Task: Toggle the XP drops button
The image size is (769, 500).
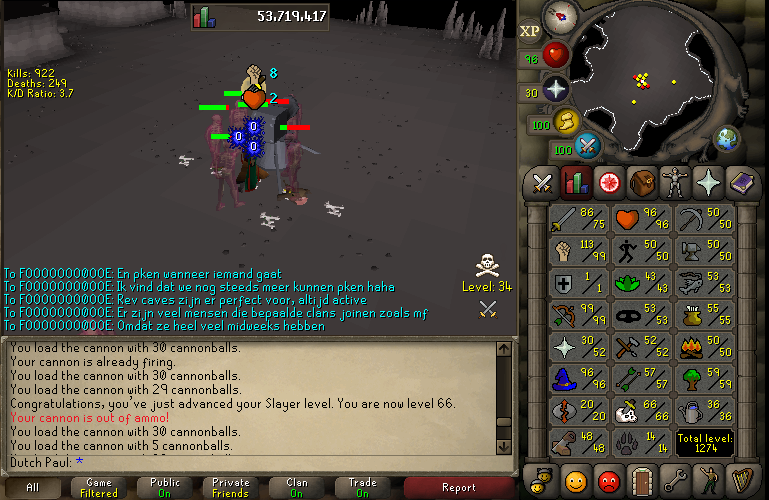Action: point(530,30)
